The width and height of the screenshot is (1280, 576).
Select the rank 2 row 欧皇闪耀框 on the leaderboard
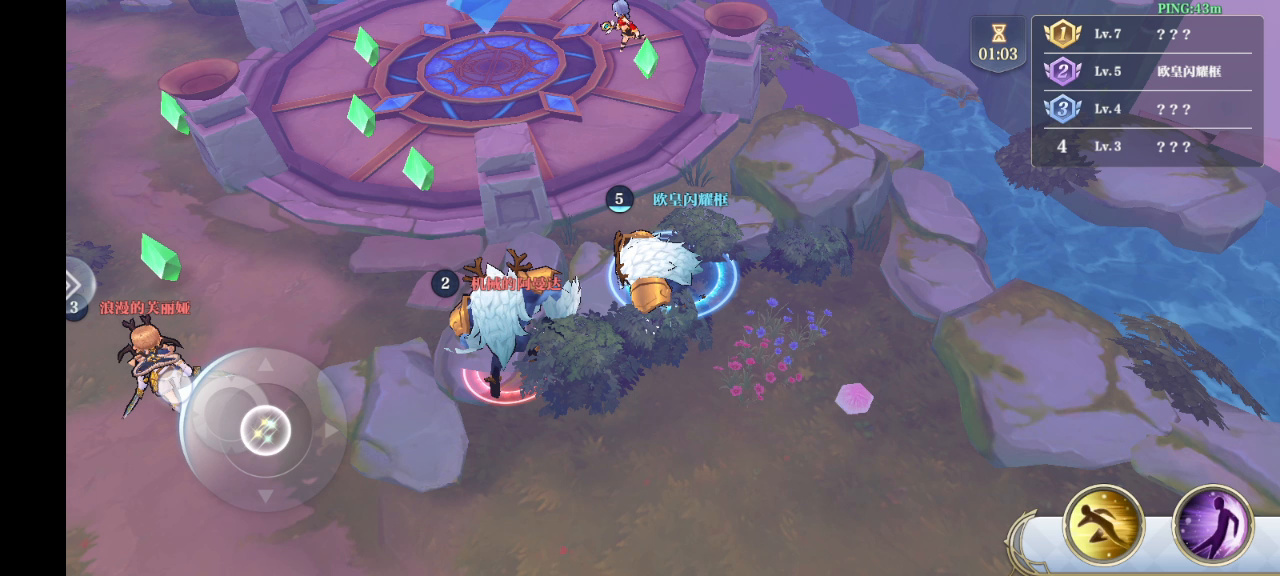[x=1147, y=71]
